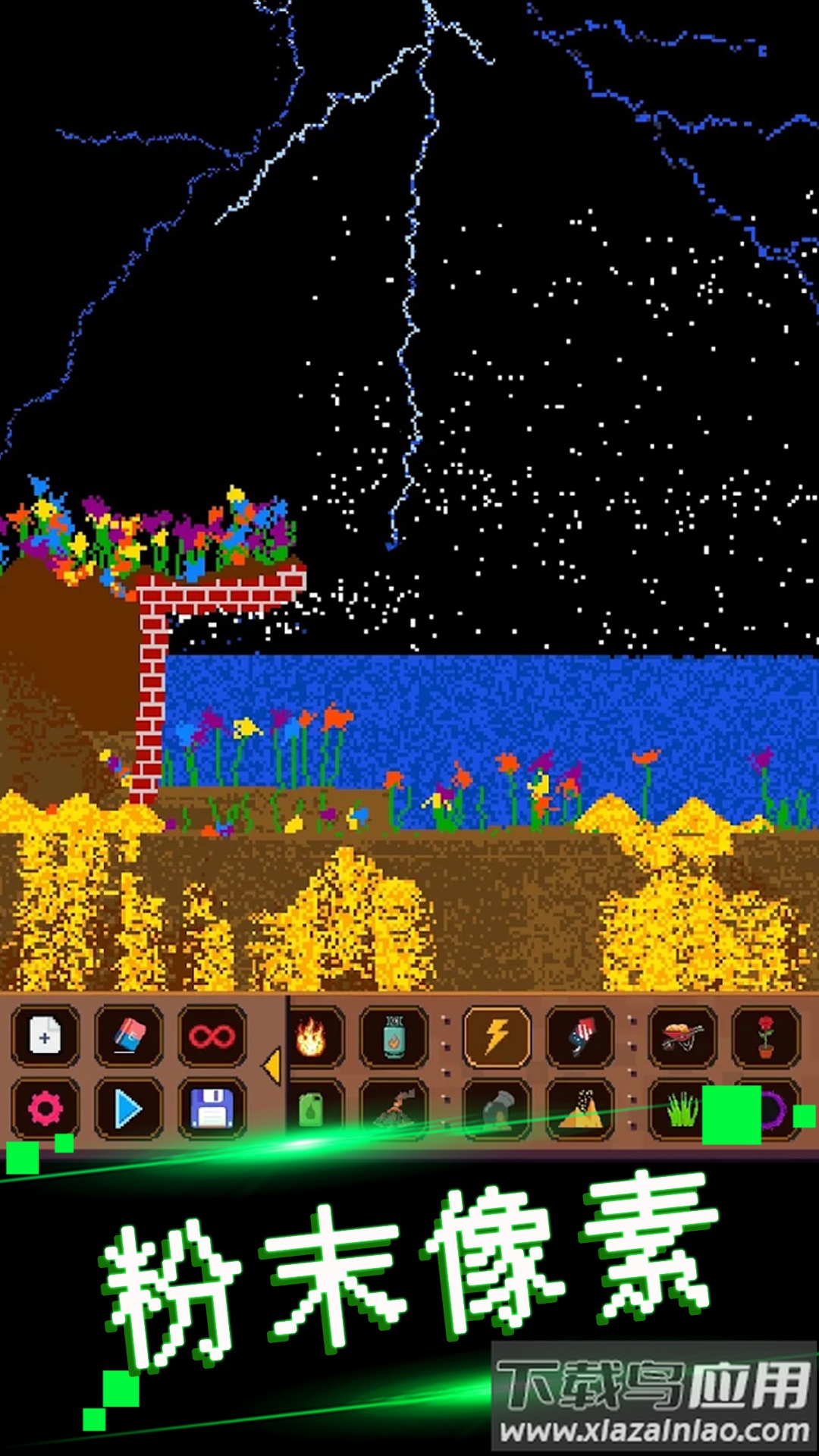Pick the lightning bolt element
Viewport: 819px width, 1456px height.
pyautogui.click(x=497, y=1037)
